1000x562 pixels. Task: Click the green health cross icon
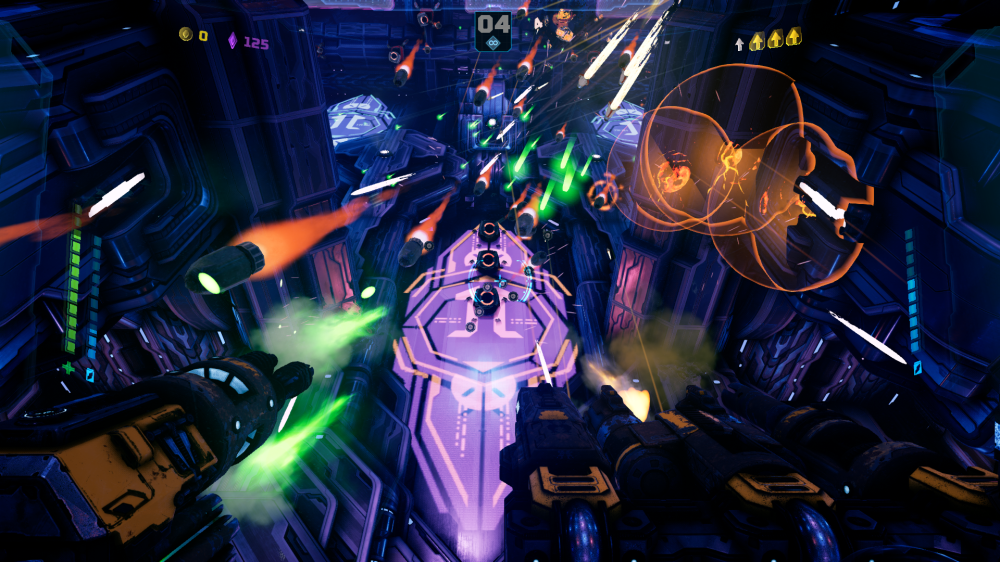(x=68, y=369)
